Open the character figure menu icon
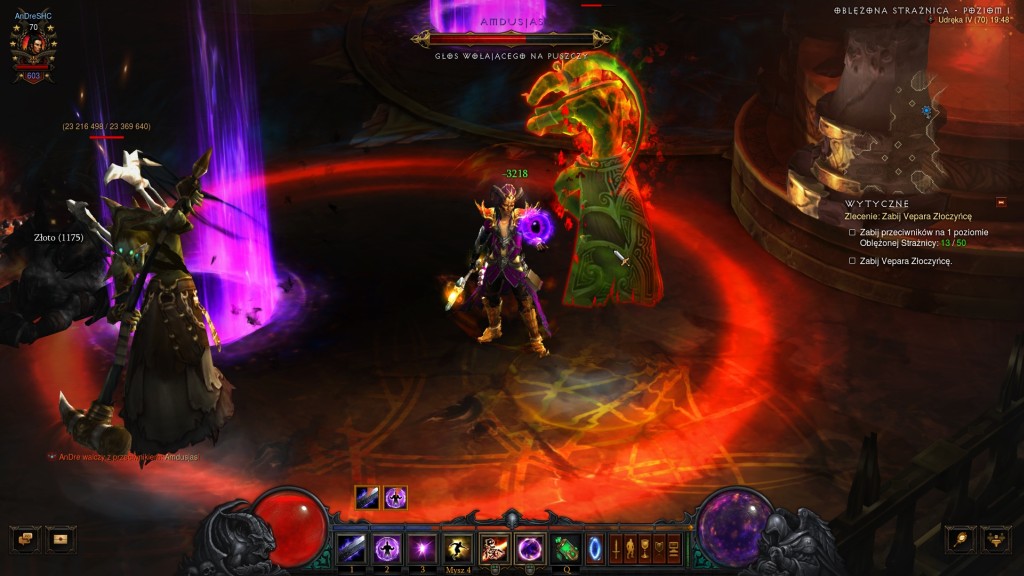The image size is (1024, 576). [x=631, y=548]
